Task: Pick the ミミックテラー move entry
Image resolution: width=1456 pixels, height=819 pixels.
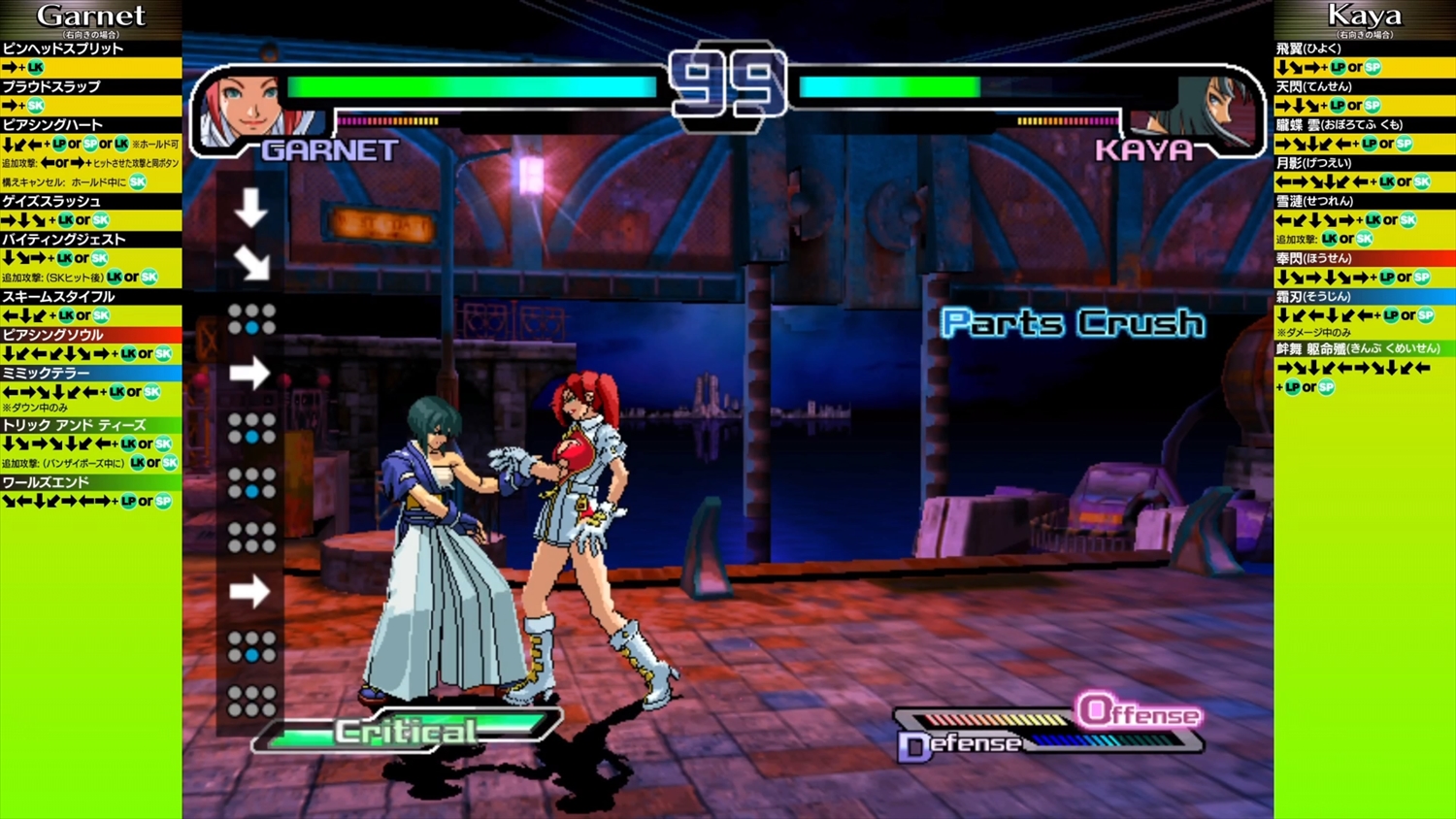Action: (x=46, y=373)
